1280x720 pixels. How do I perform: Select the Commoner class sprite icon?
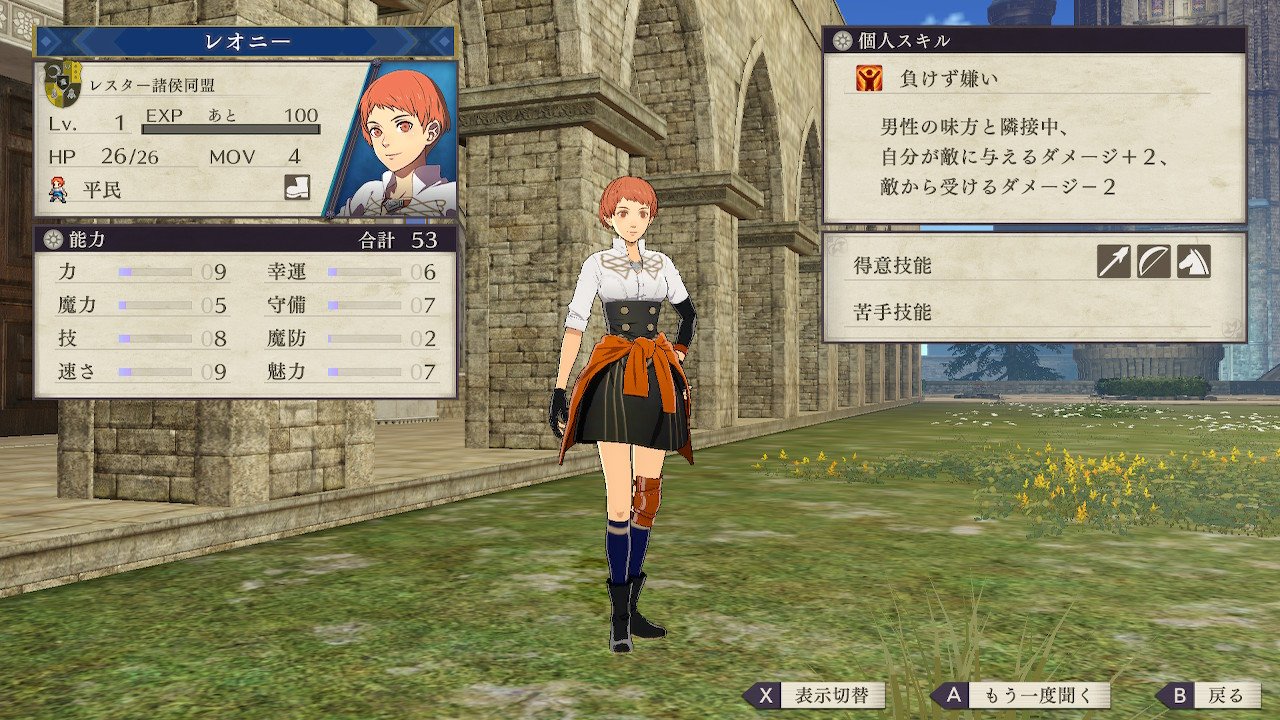pyautogui.click(x=59, y=188)
